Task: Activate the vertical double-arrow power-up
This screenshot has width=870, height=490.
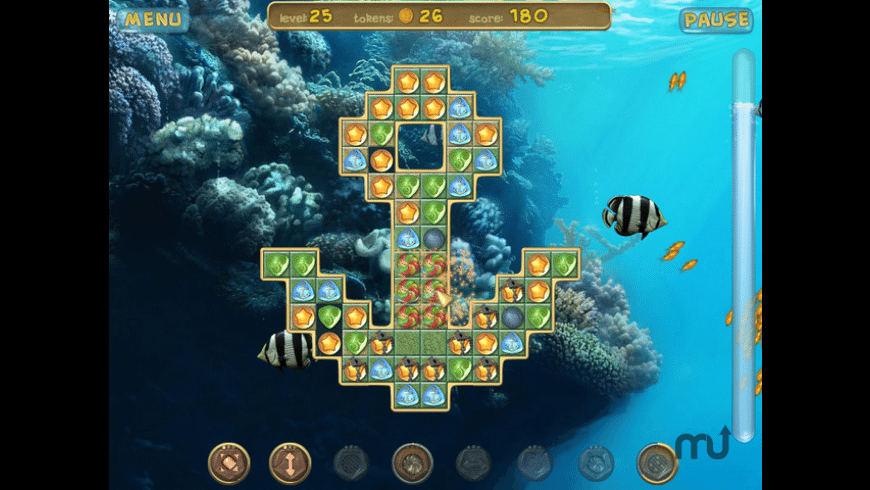Action: [290, 463]
